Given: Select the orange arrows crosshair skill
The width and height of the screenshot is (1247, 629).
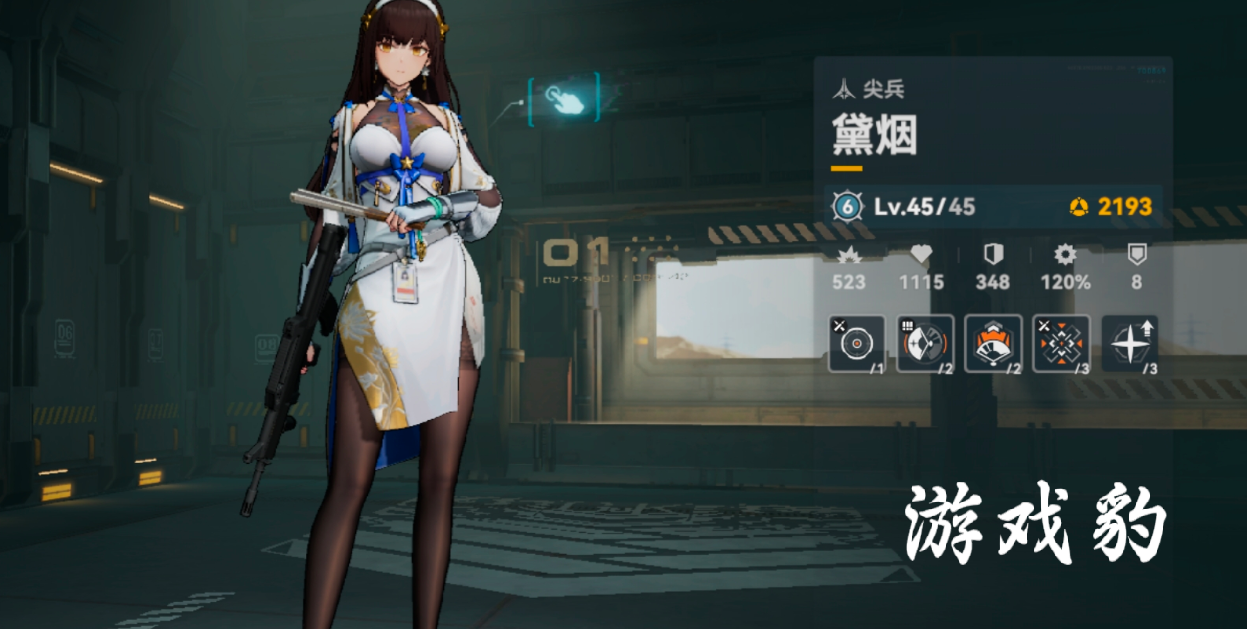Looking at the screenshot, I should pos(1061,344).
